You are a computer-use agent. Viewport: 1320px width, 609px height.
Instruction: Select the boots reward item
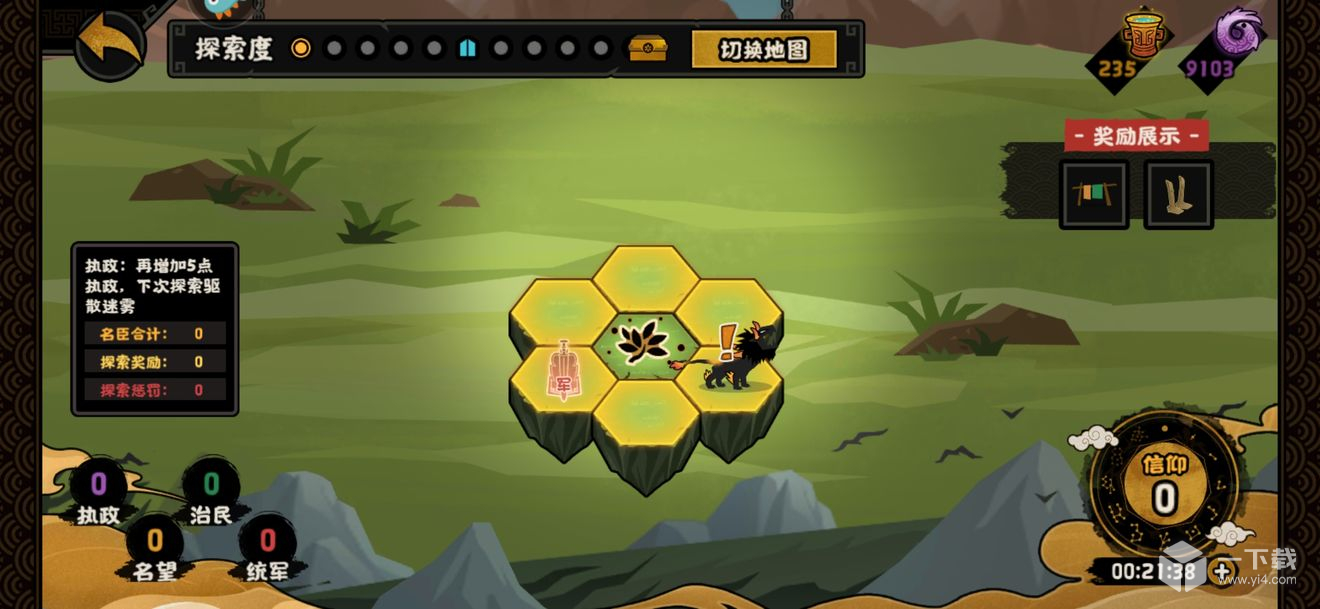[1178, 194]
